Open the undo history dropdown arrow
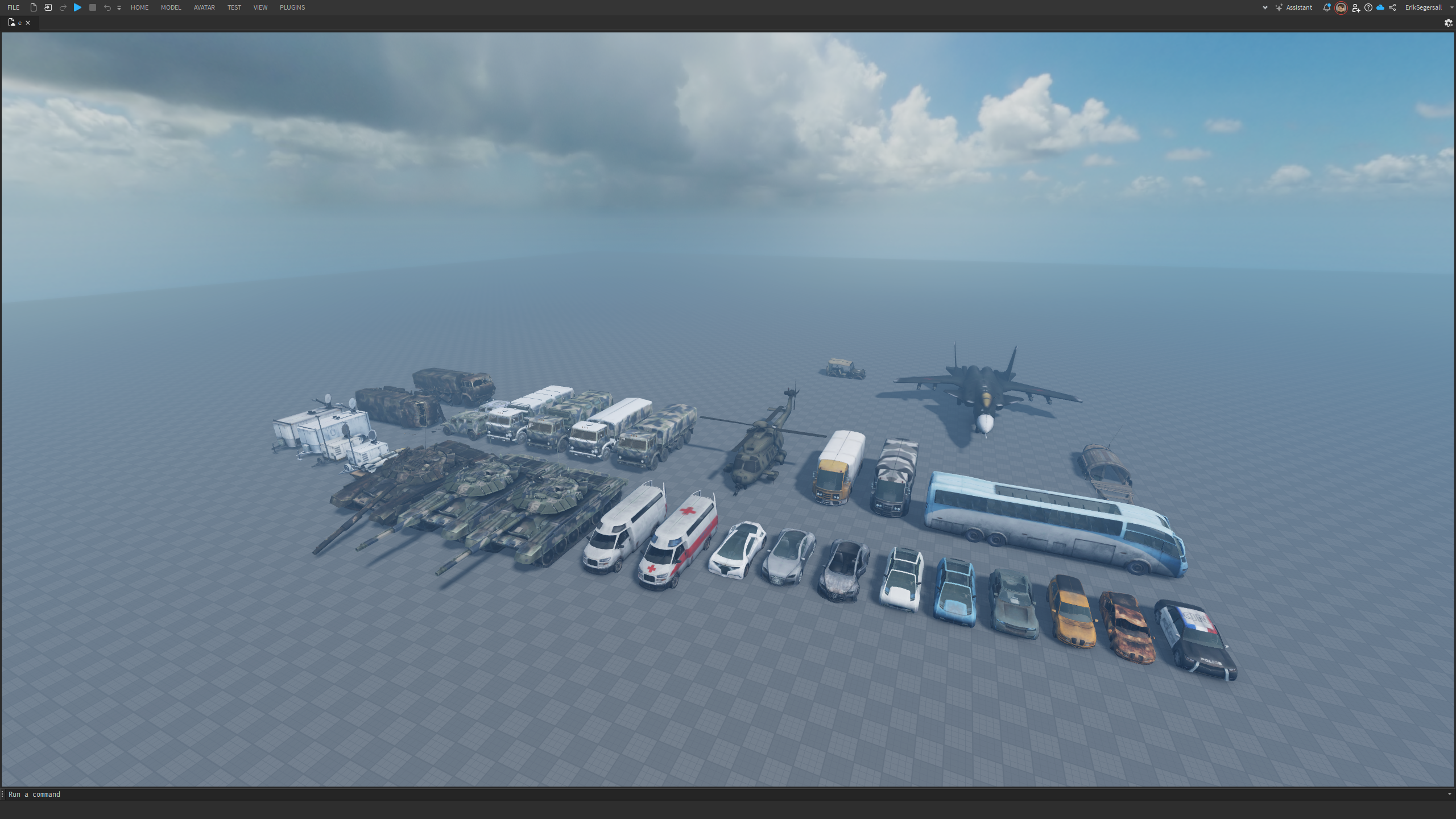Screen dimensions: 1456x819 119,8
